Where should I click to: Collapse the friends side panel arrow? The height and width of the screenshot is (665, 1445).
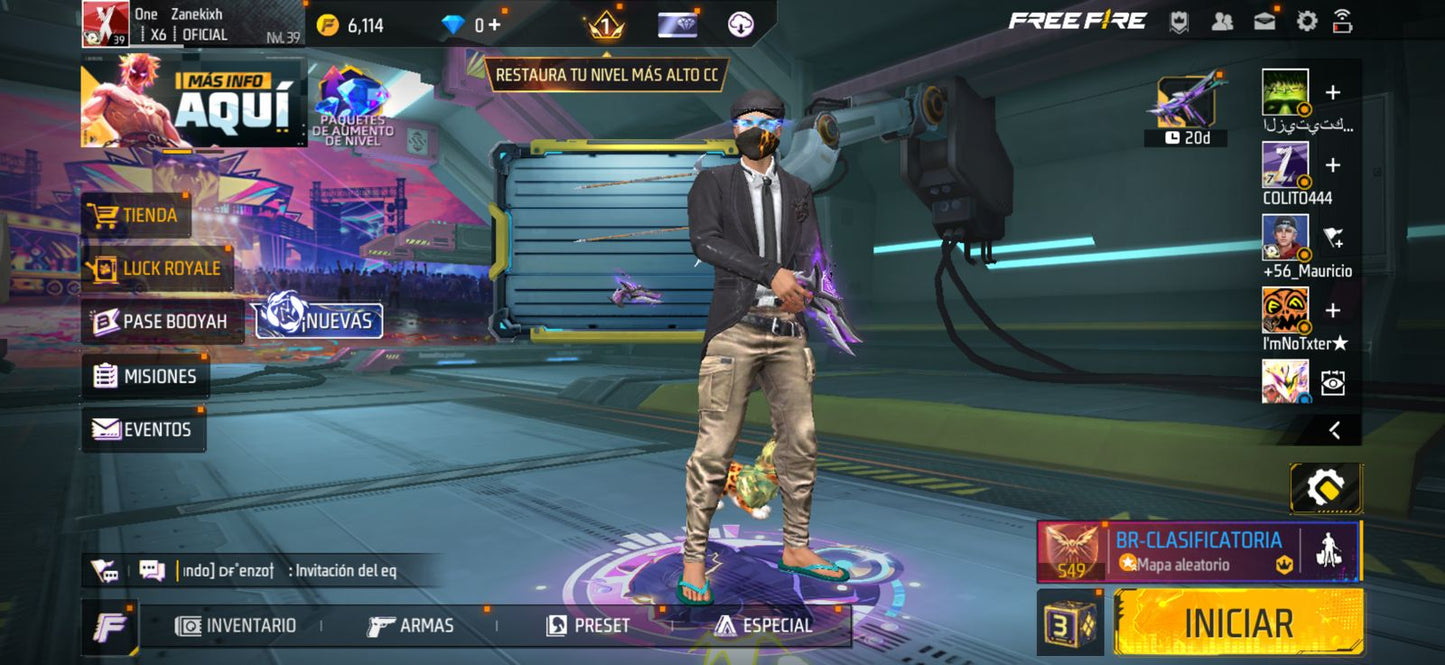[1334, 430]
